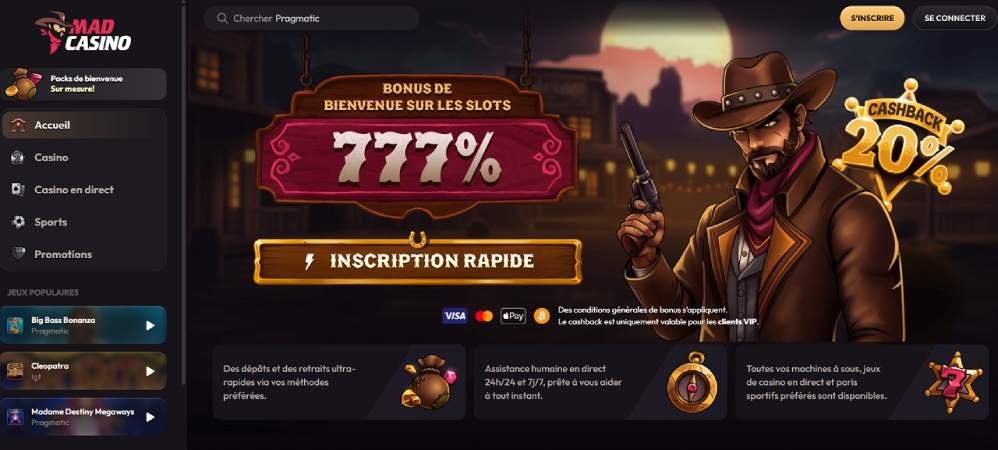Focus the Chercher search field
The image size is (998, 450).
[x=311, y=18]
